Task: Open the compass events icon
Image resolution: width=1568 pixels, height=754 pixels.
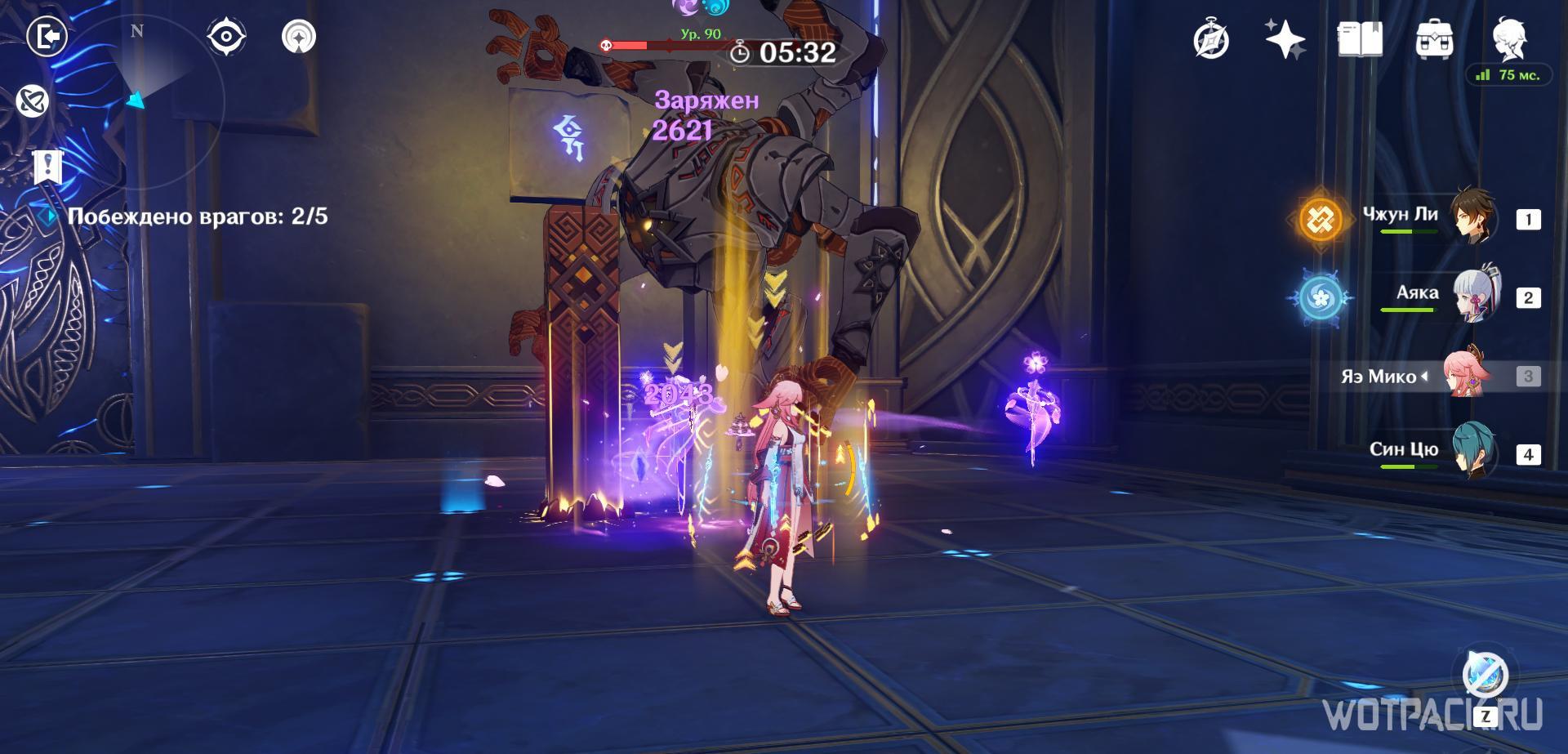Action: [x=1210, y=40]
